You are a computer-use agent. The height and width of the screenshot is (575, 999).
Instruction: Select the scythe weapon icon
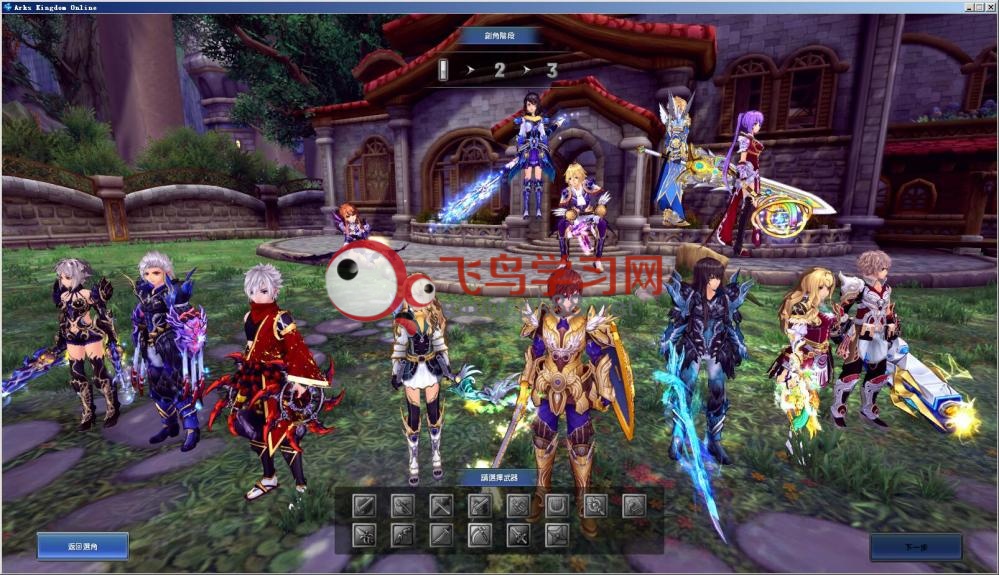point(479,535)
